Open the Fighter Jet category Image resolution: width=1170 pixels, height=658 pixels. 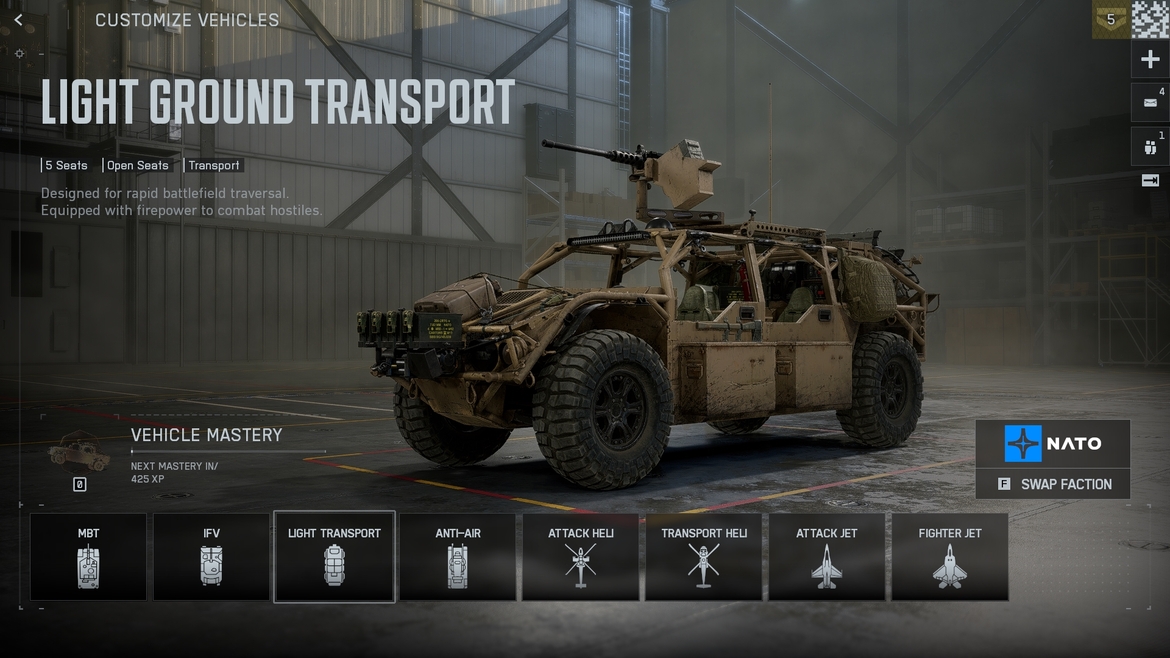pyautogui.click(x=950, y=557)
